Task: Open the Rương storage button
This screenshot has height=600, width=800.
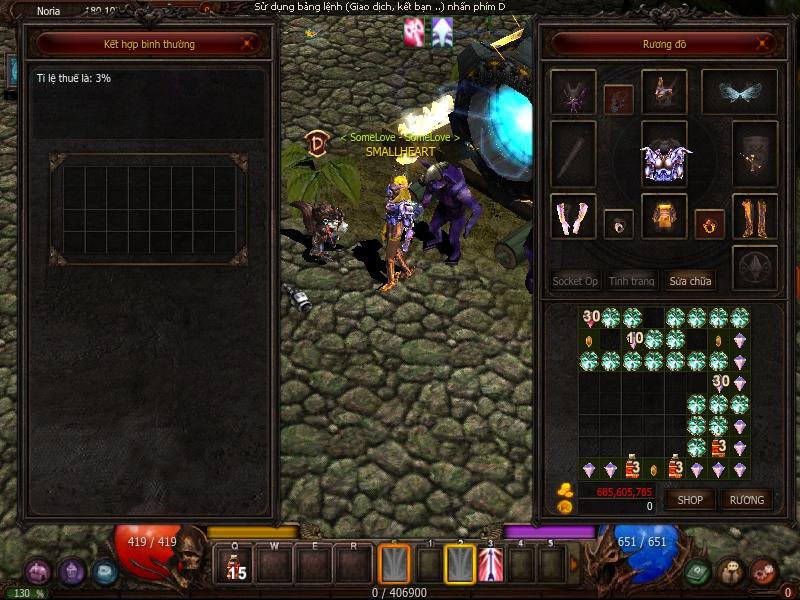Action: coord(746,499)
